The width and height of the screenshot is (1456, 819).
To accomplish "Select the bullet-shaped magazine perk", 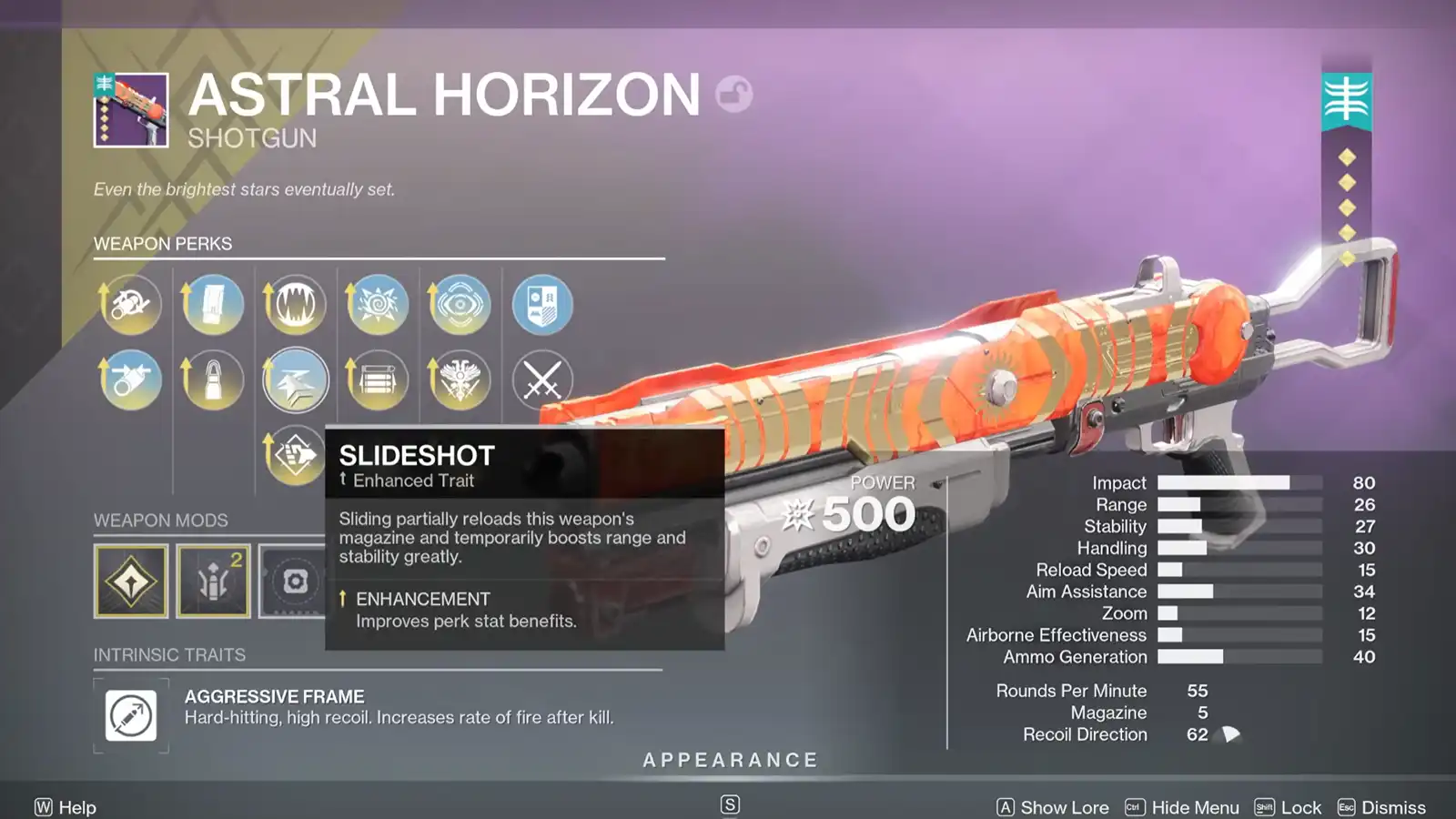I will 213,379.
